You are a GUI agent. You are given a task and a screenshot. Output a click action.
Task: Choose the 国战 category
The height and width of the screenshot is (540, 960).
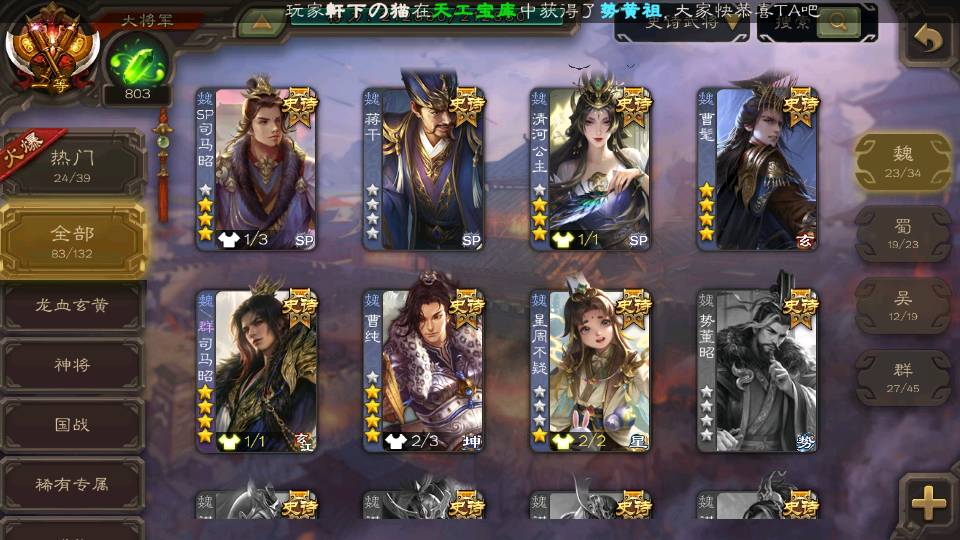click(72, 425)
